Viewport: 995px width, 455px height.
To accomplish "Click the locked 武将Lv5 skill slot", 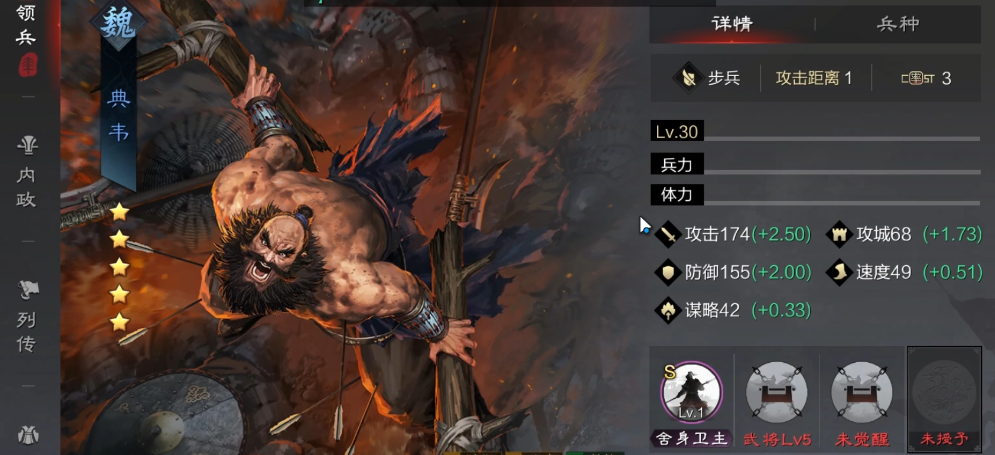I will tap(776, 394).
